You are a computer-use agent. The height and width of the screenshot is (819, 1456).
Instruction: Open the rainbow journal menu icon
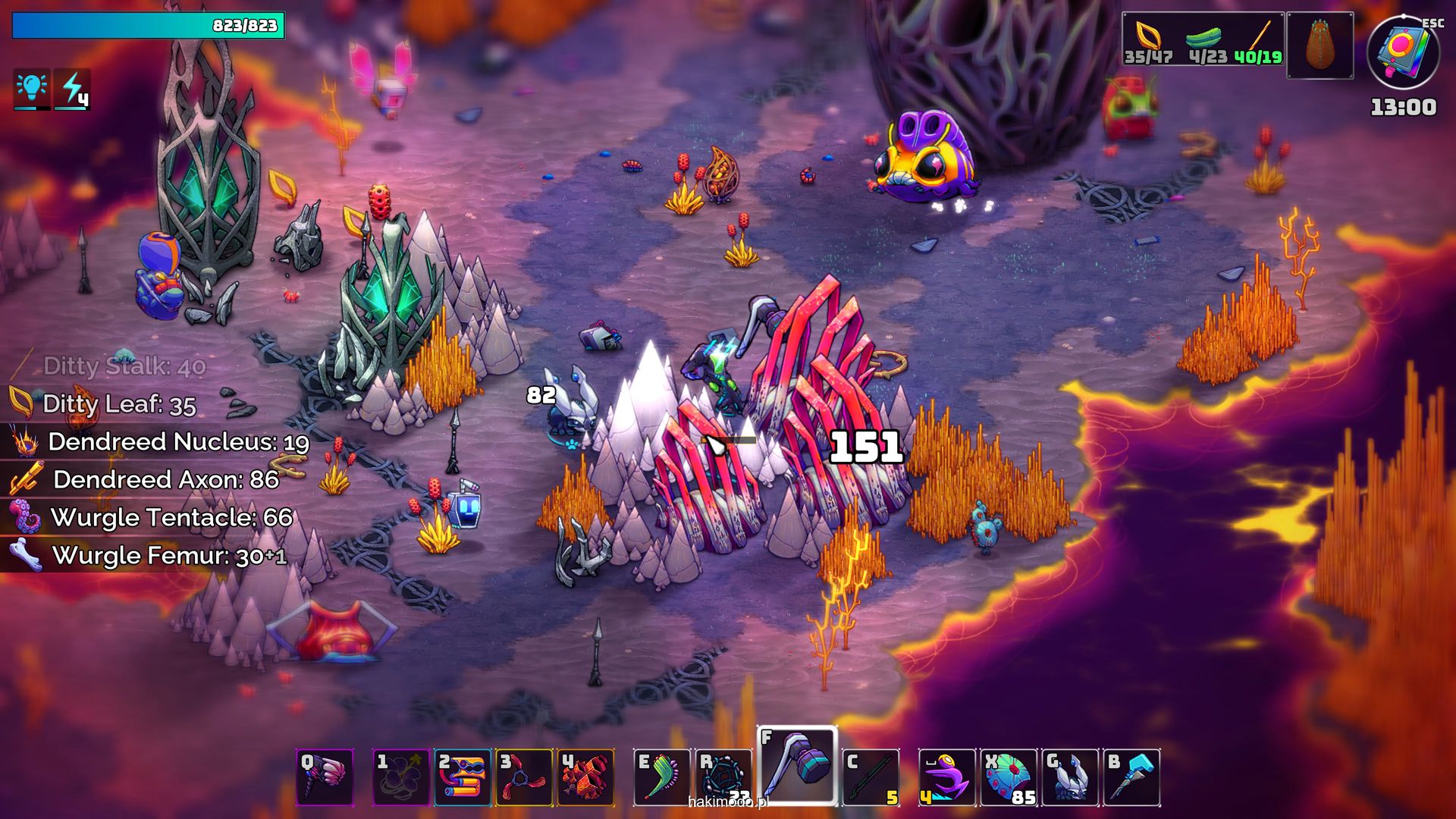pyautogui.click(x=1403, y=53)
